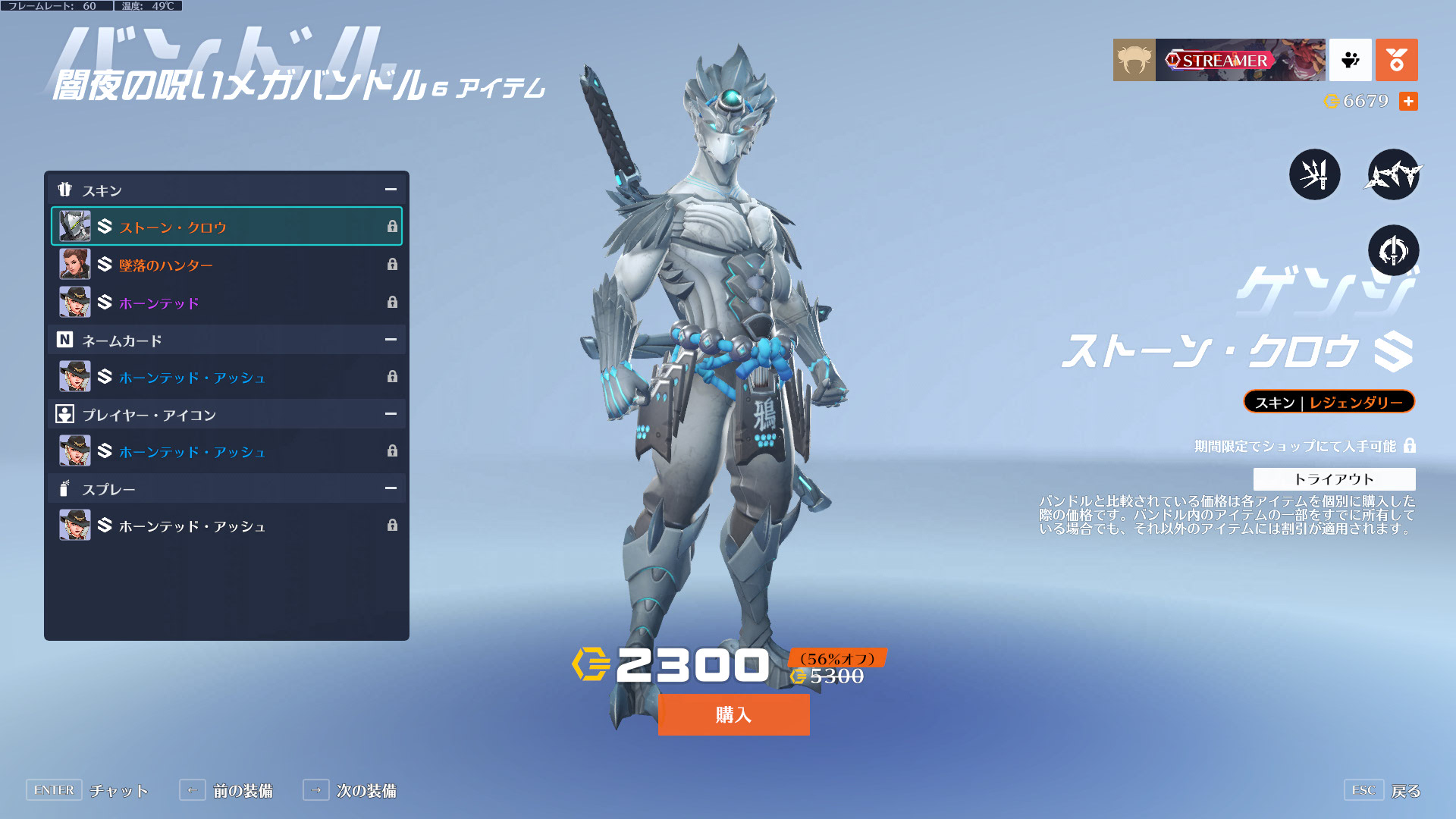Open the トライアウト try-out button
Screen dimensions: 1456x819
click(x=1334, y=479)
